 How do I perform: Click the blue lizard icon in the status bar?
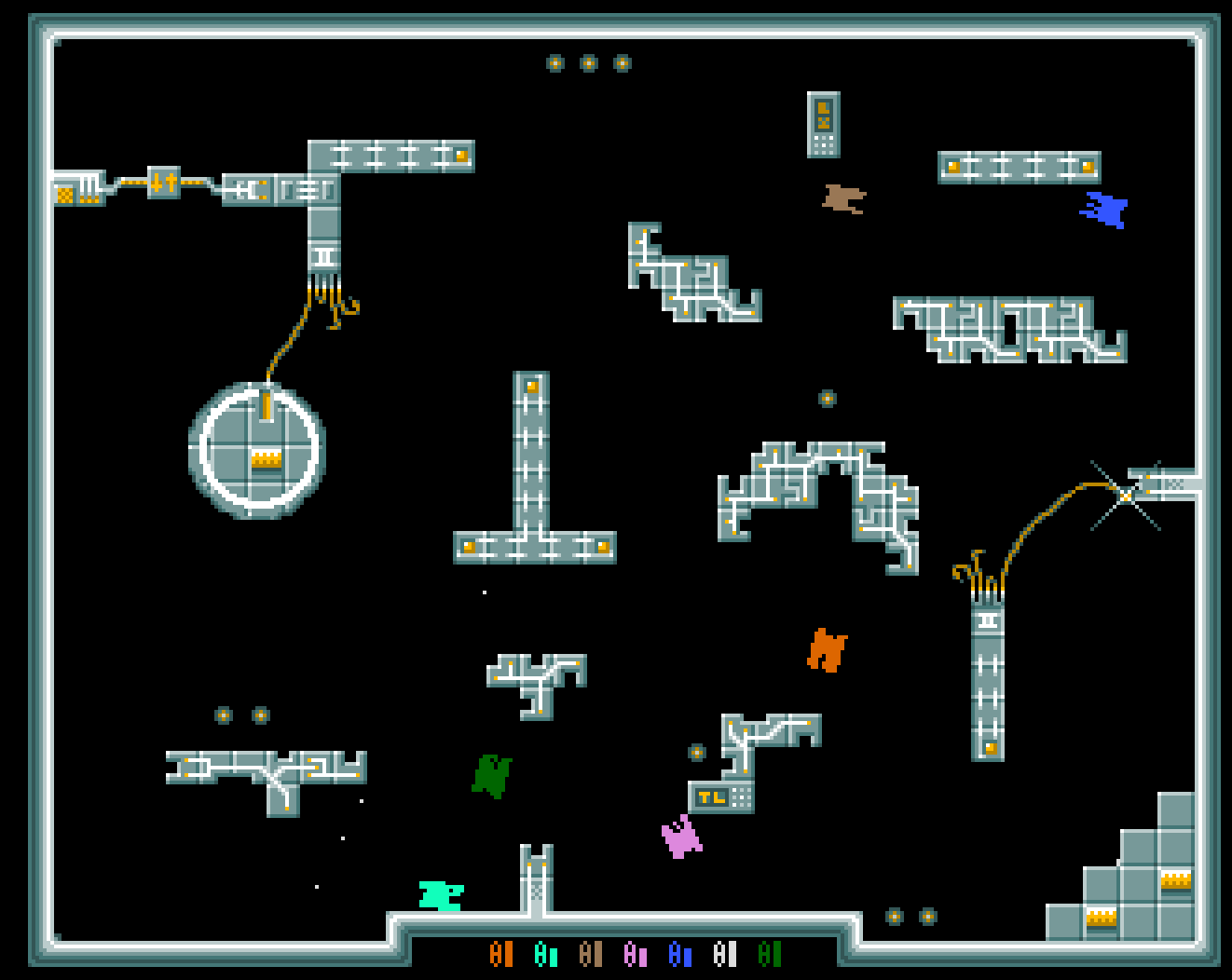[680, 955]
